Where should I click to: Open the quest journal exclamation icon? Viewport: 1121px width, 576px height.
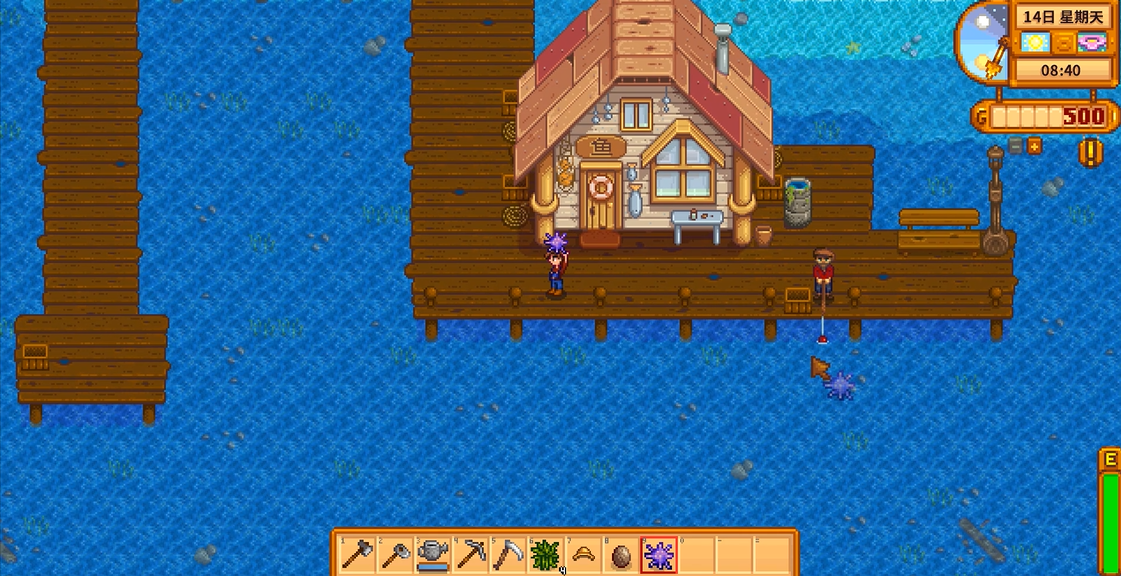point(1090,152)
